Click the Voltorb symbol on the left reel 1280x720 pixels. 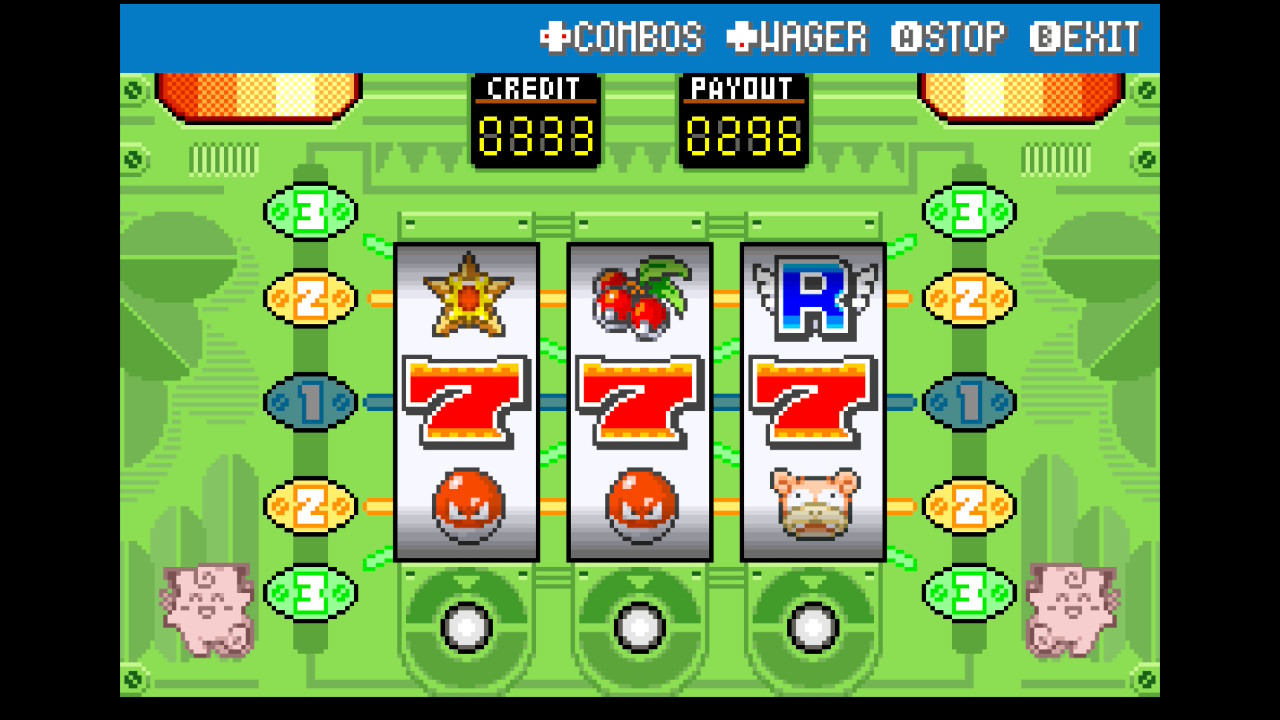(x=464, y=505)
